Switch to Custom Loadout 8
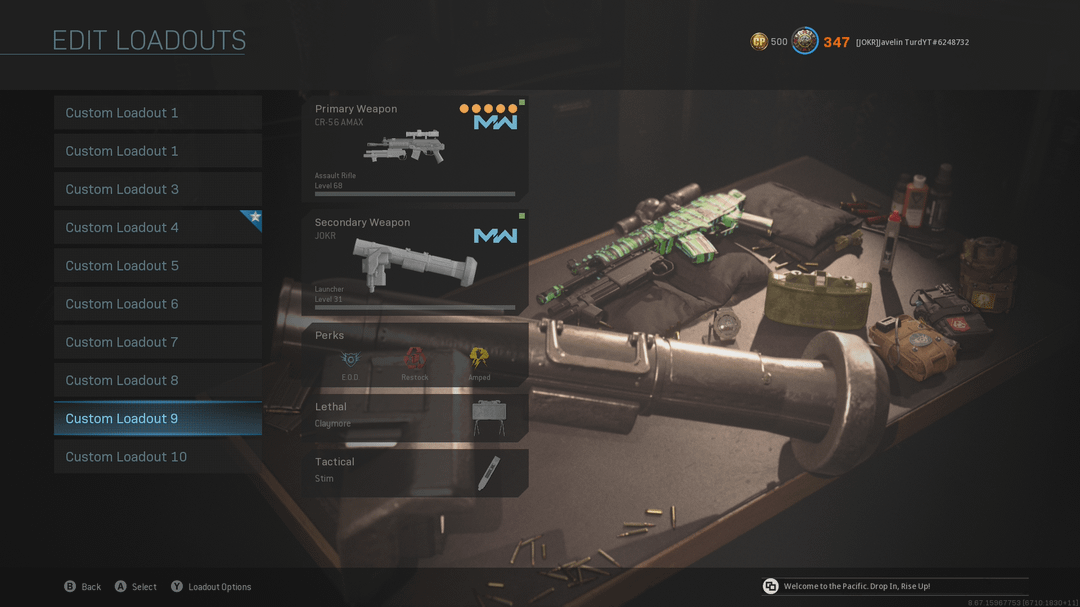 [x=157, y=380]
